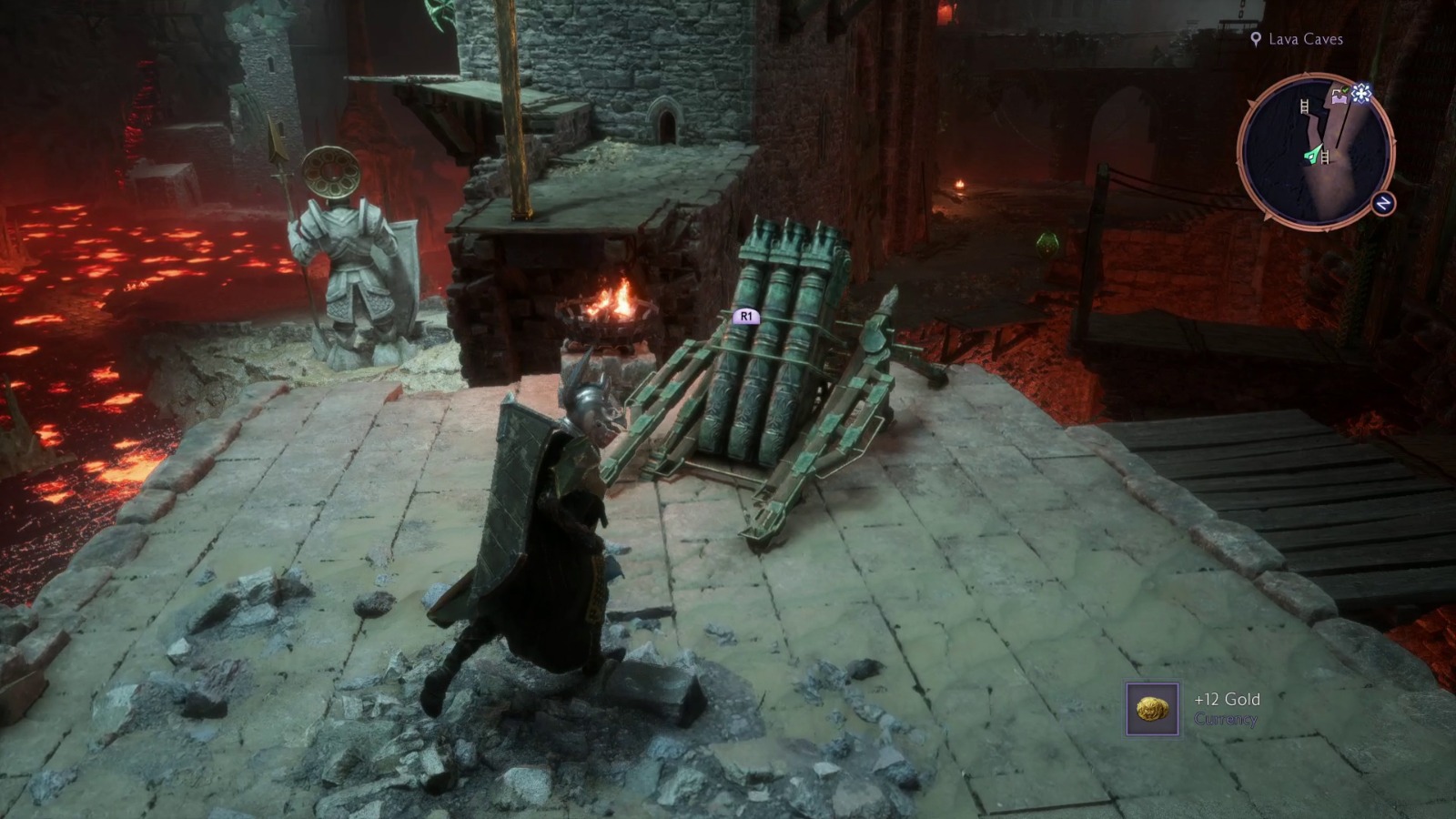This screenshot has height=819, width=1456.
Task: Select the green player arrow on the minimap
Action: [1314, 154]
